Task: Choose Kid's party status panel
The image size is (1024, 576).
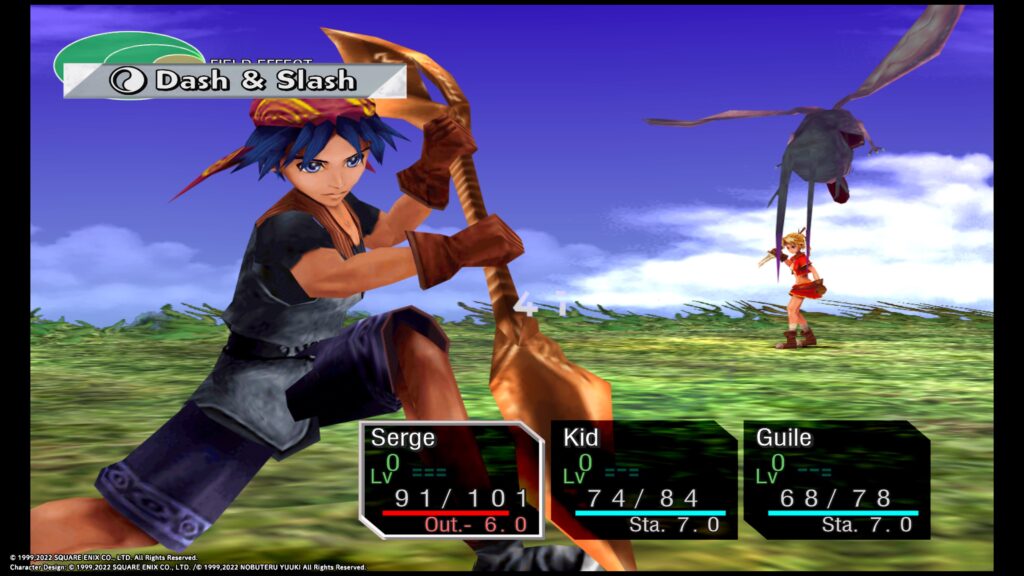Action: pyautogui.click(x=644, y=479)
